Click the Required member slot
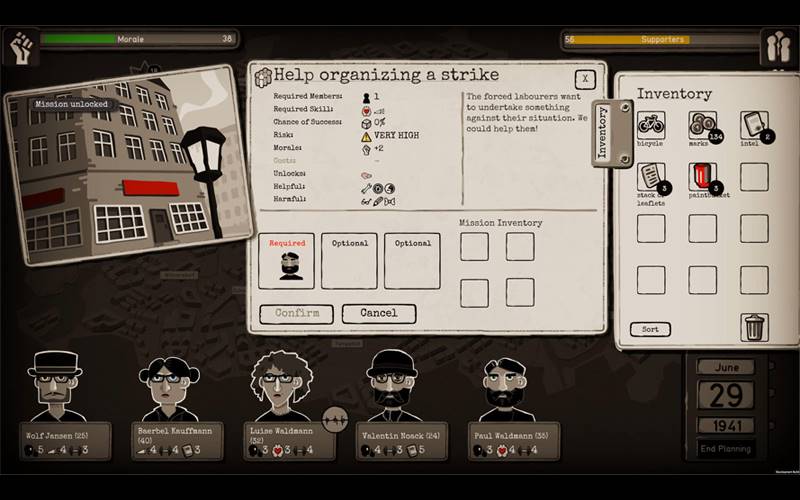800x500 pixels. 286,261
